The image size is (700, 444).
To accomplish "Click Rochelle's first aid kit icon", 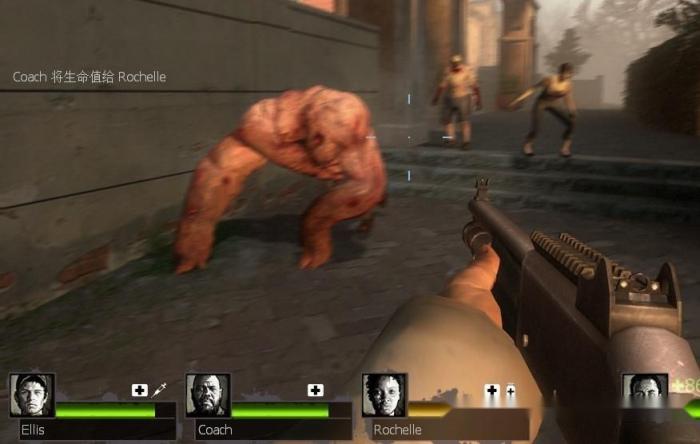I will point(492,390).
